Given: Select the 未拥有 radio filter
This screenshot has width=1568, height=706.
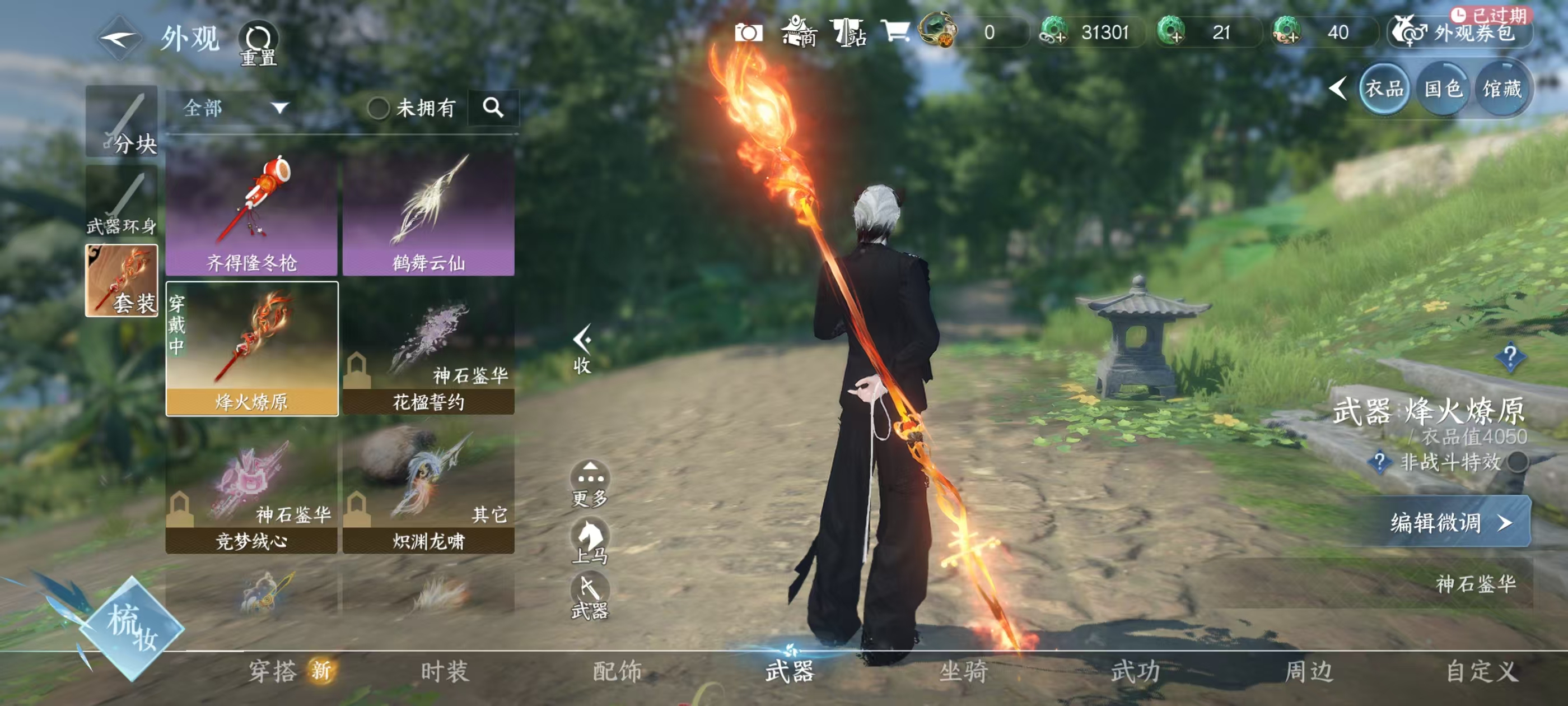Looking at the screenshot, I should (x=380, y=108).
